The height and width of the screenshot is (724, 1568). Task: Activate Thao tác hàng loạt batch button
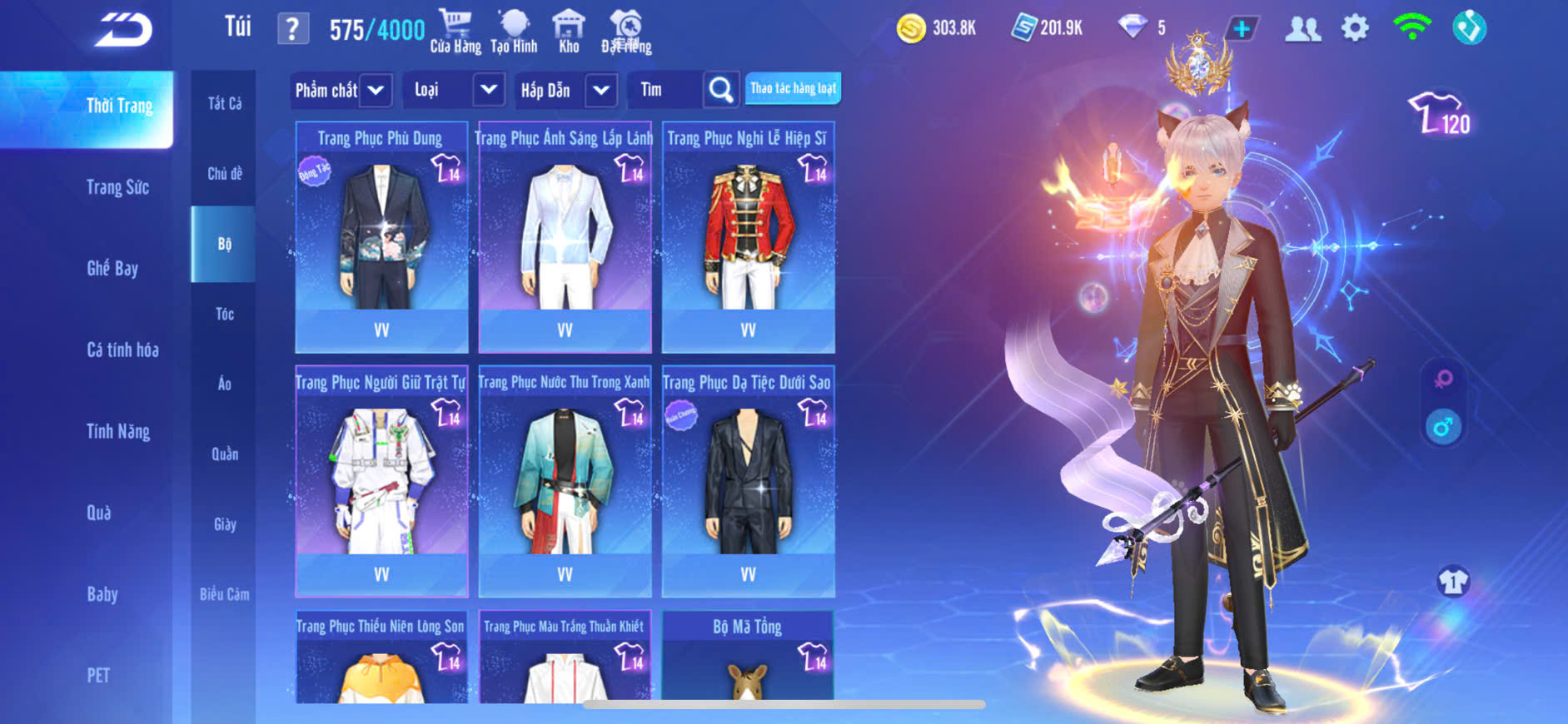(x=793, y=88)
